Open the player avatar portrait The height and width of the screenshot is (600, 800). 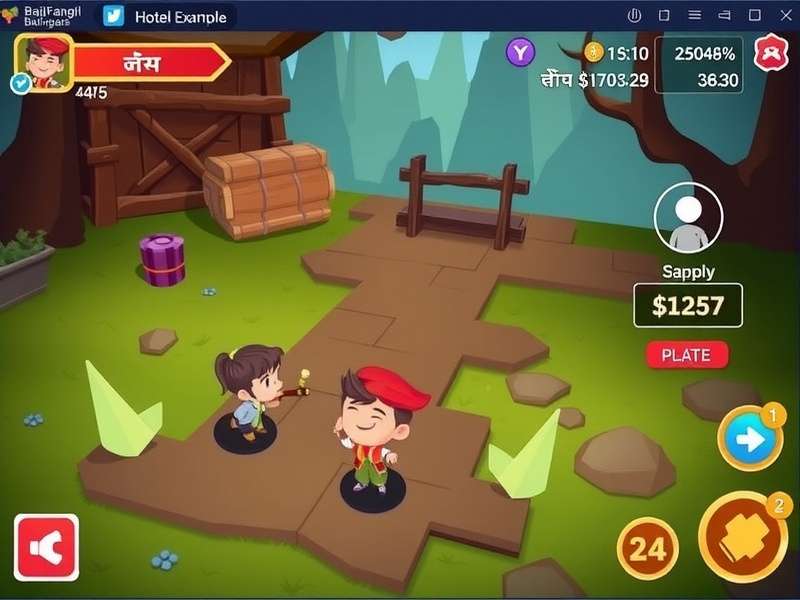42,62
